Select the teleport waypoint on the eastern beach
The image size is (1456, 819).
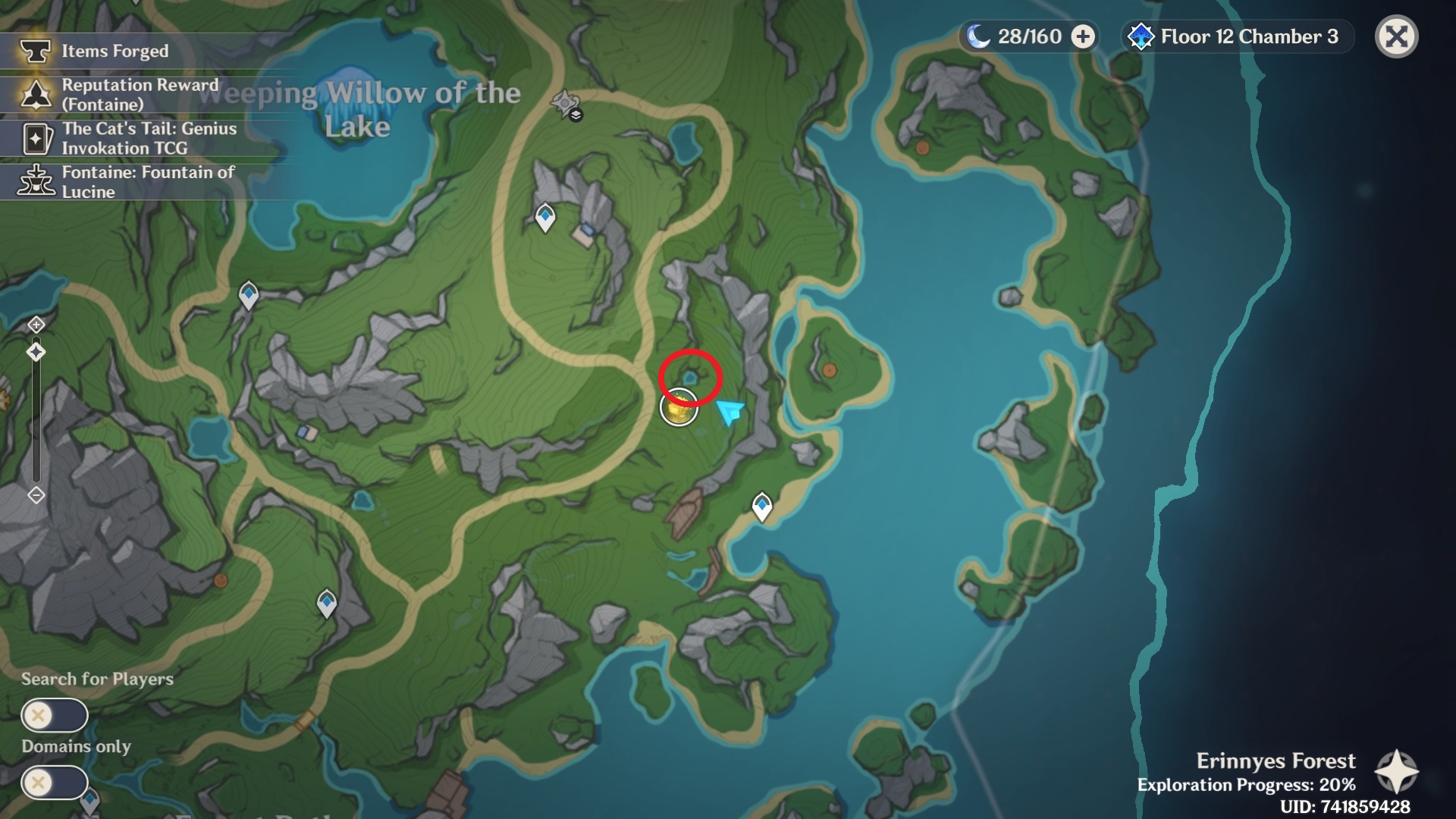pyautogui.click(x=762, y=506)
